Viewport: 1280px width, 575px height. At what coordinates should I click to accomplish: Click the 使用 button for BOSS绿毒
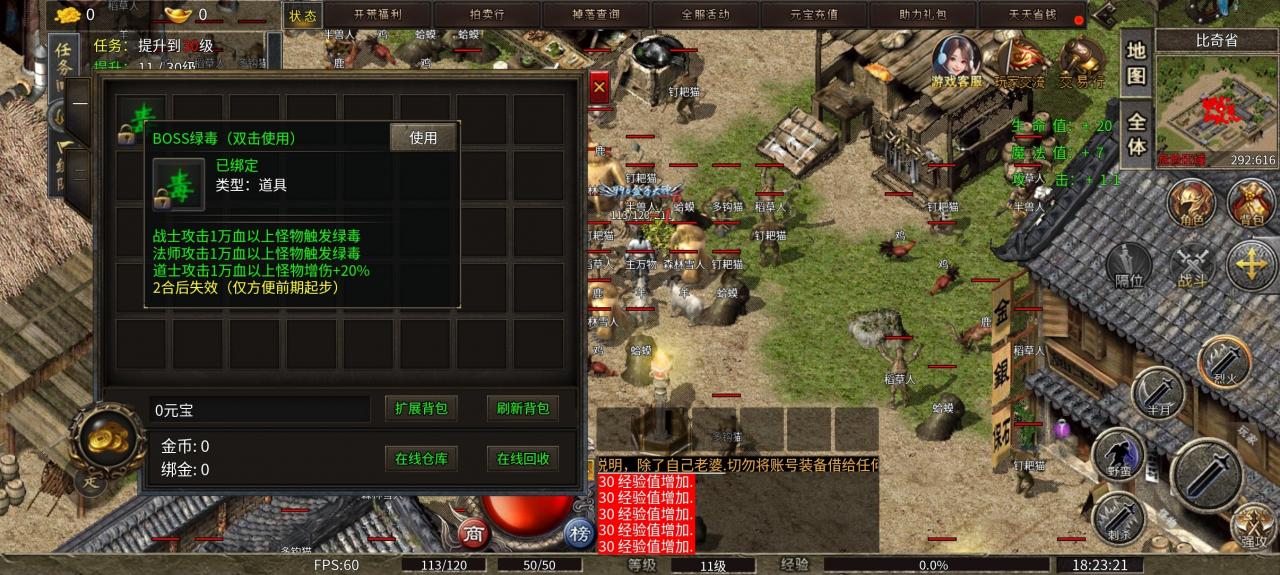coord(423,138)
